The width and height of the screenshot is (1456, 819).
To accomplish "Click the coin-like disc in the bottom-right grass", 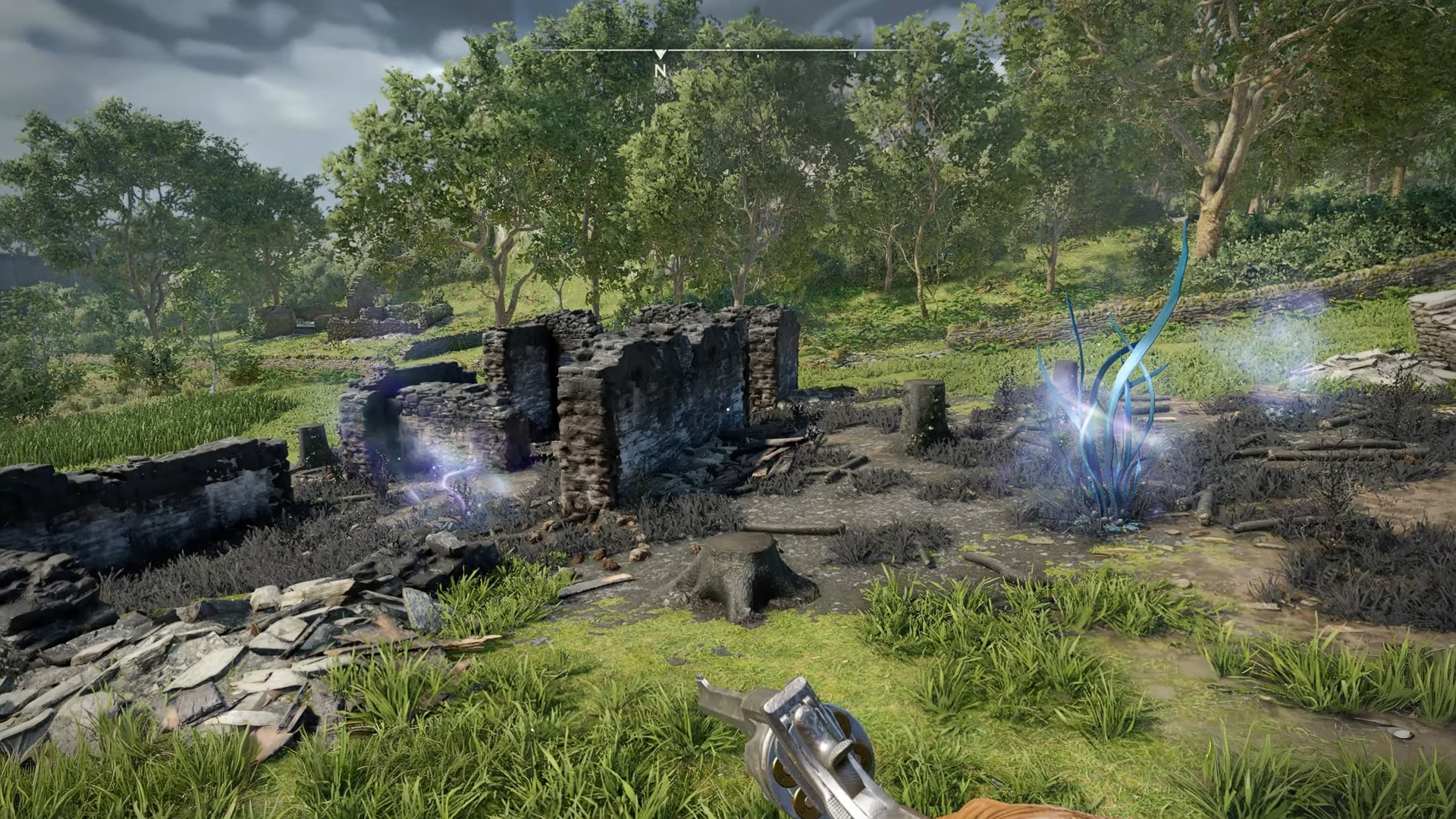I will pos(1402,733).
